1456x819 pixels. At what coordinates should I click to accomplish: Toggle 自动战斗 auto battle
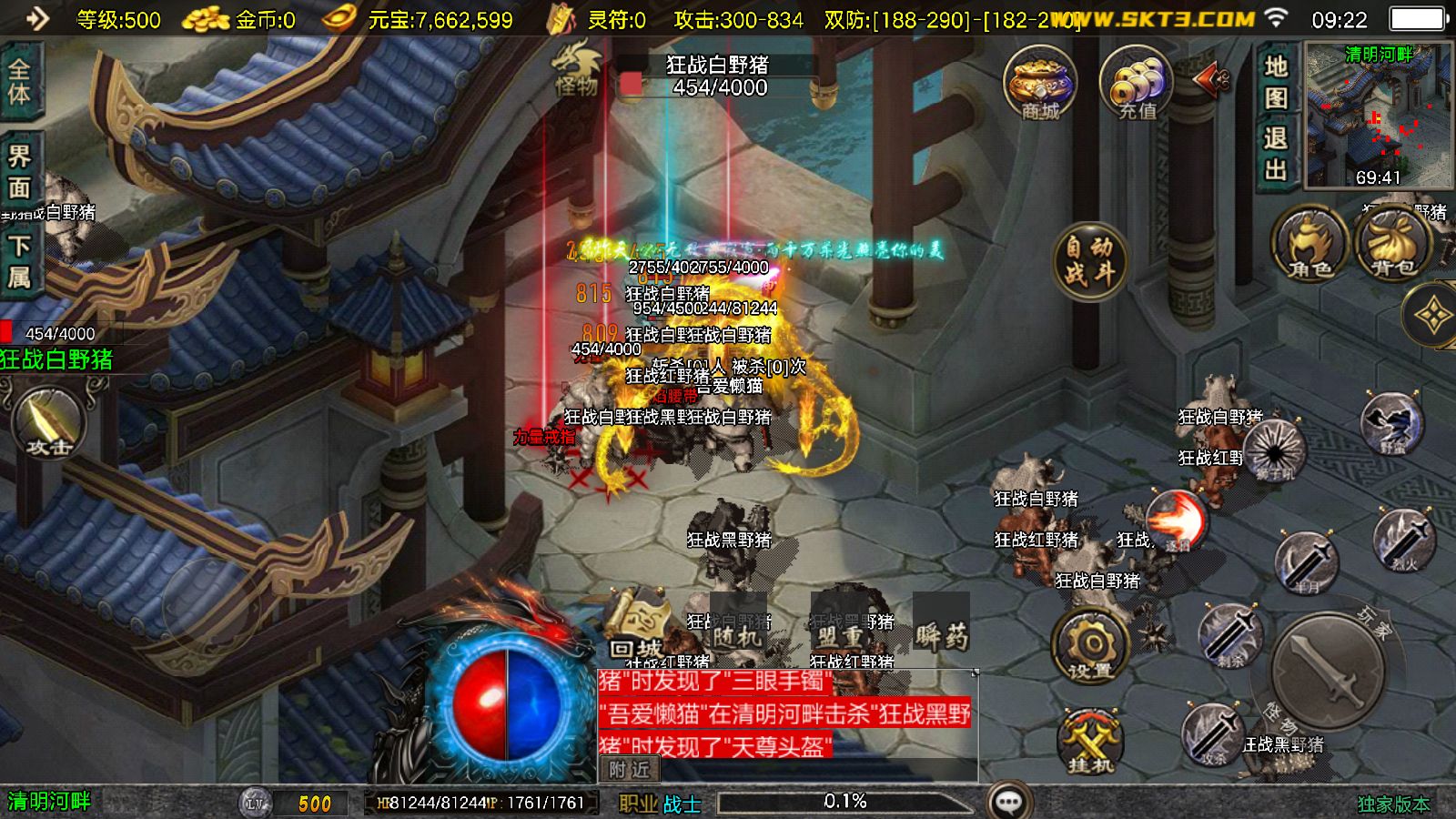pos(1089,259)
